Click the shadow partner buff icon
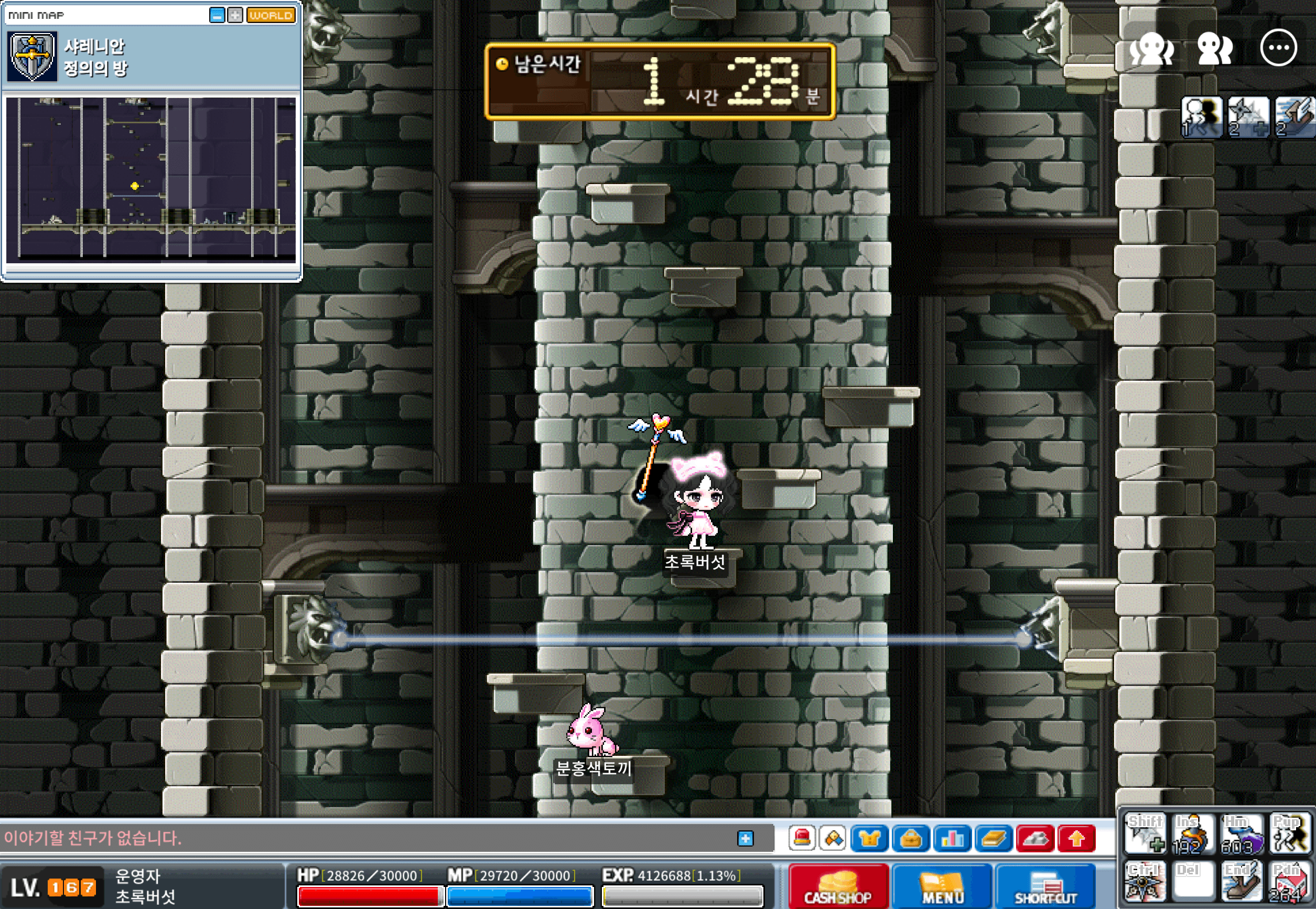The height and width of the screenshot is (909, 1316). pyautogui.click(x=1201, y=117)
